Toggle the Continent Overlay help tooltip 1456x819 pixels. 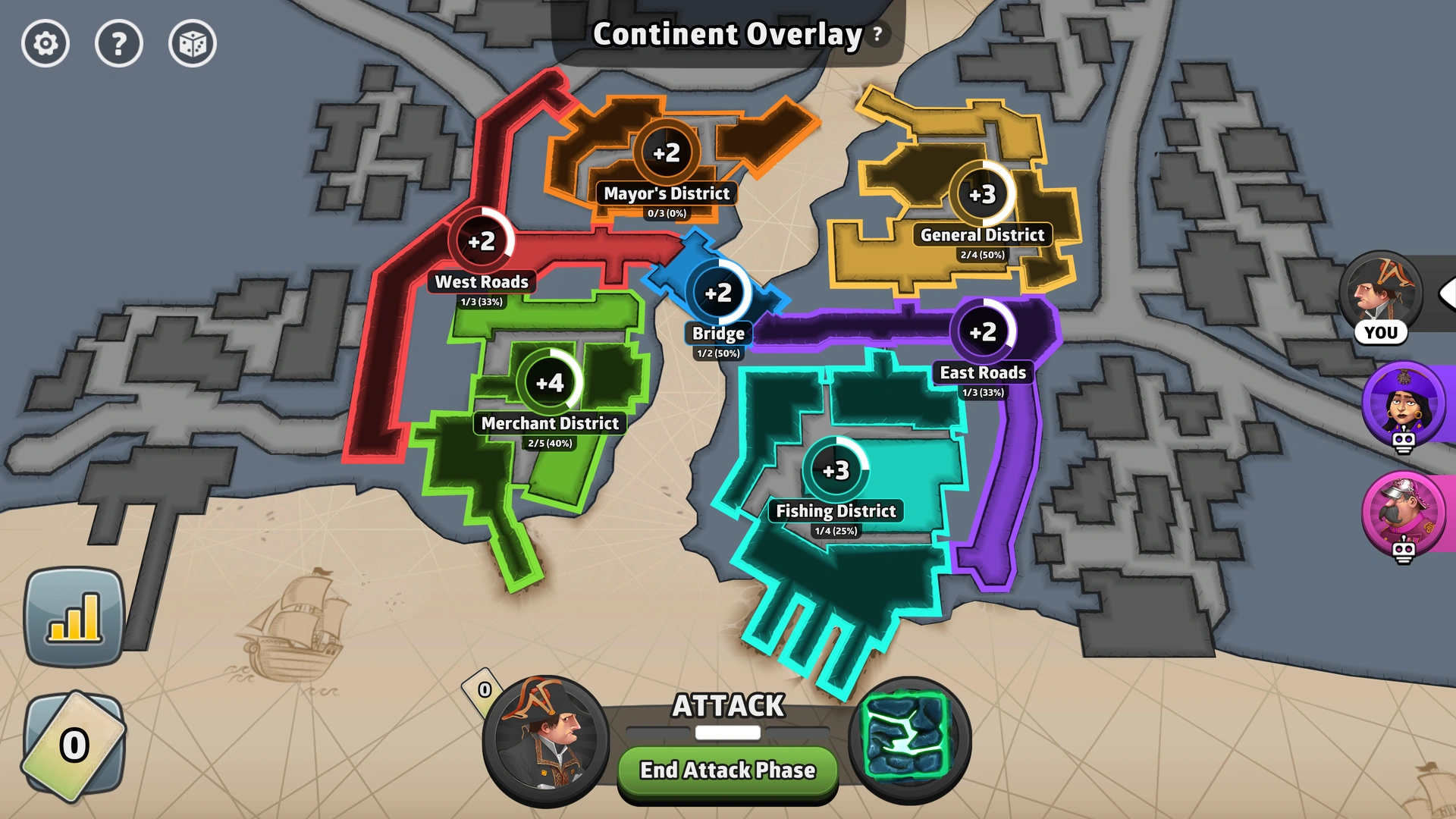click(877, 33)
